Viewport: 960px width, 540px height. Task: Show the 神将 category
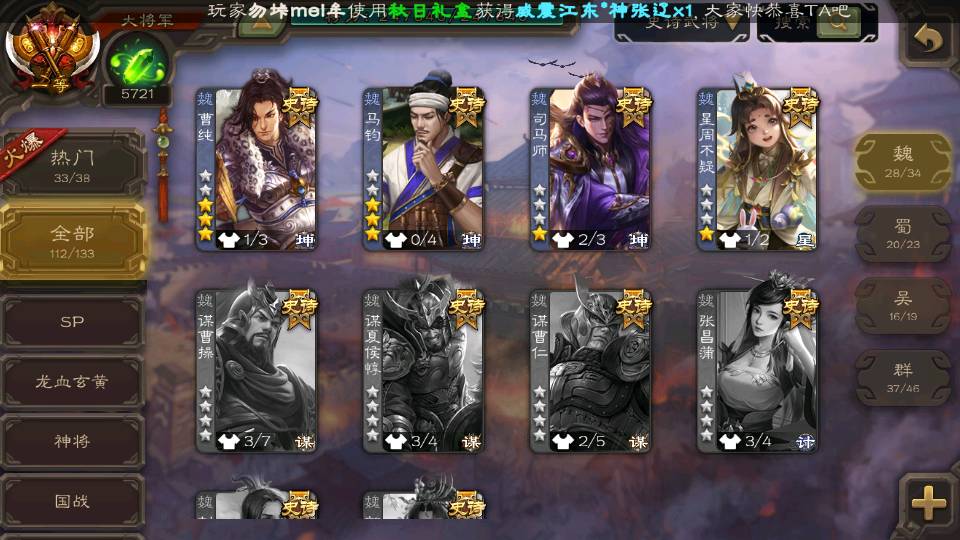pos(72,441)
